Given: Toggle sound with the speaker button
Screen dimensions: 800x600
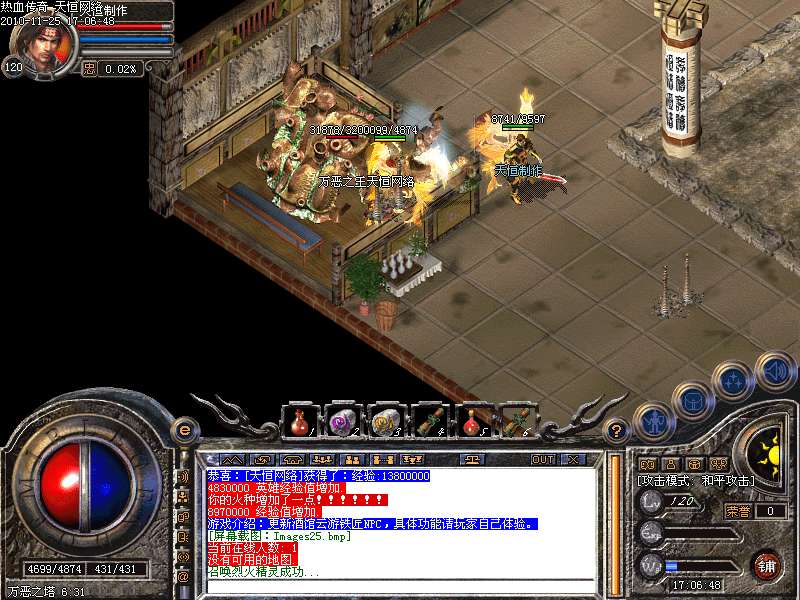Looking at the screenshot, I should (x=774, y=370).
